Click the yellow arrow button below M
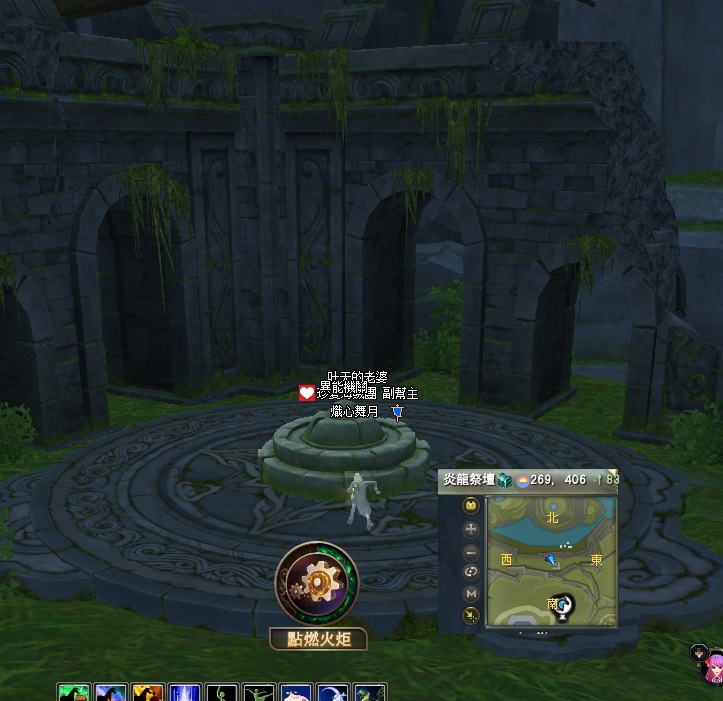Screen dimensions: 723x701 [x=471, y=614]
